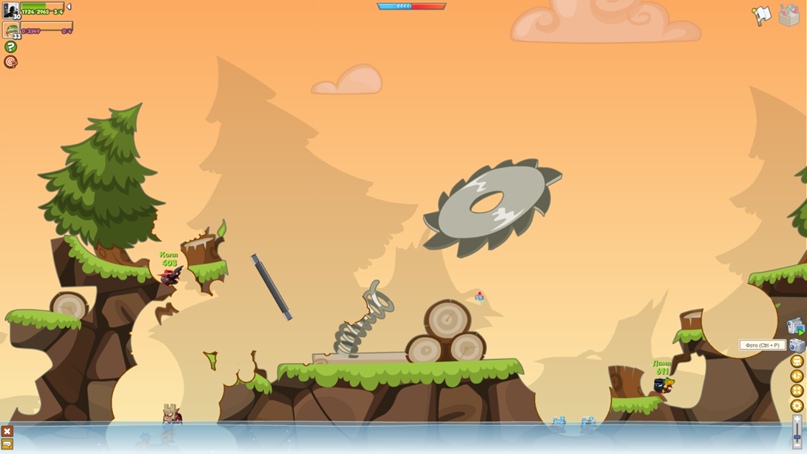Start video recording with the camcorder icon
Image resolution: width=807 pixels, height=454 pixels.
796,326
